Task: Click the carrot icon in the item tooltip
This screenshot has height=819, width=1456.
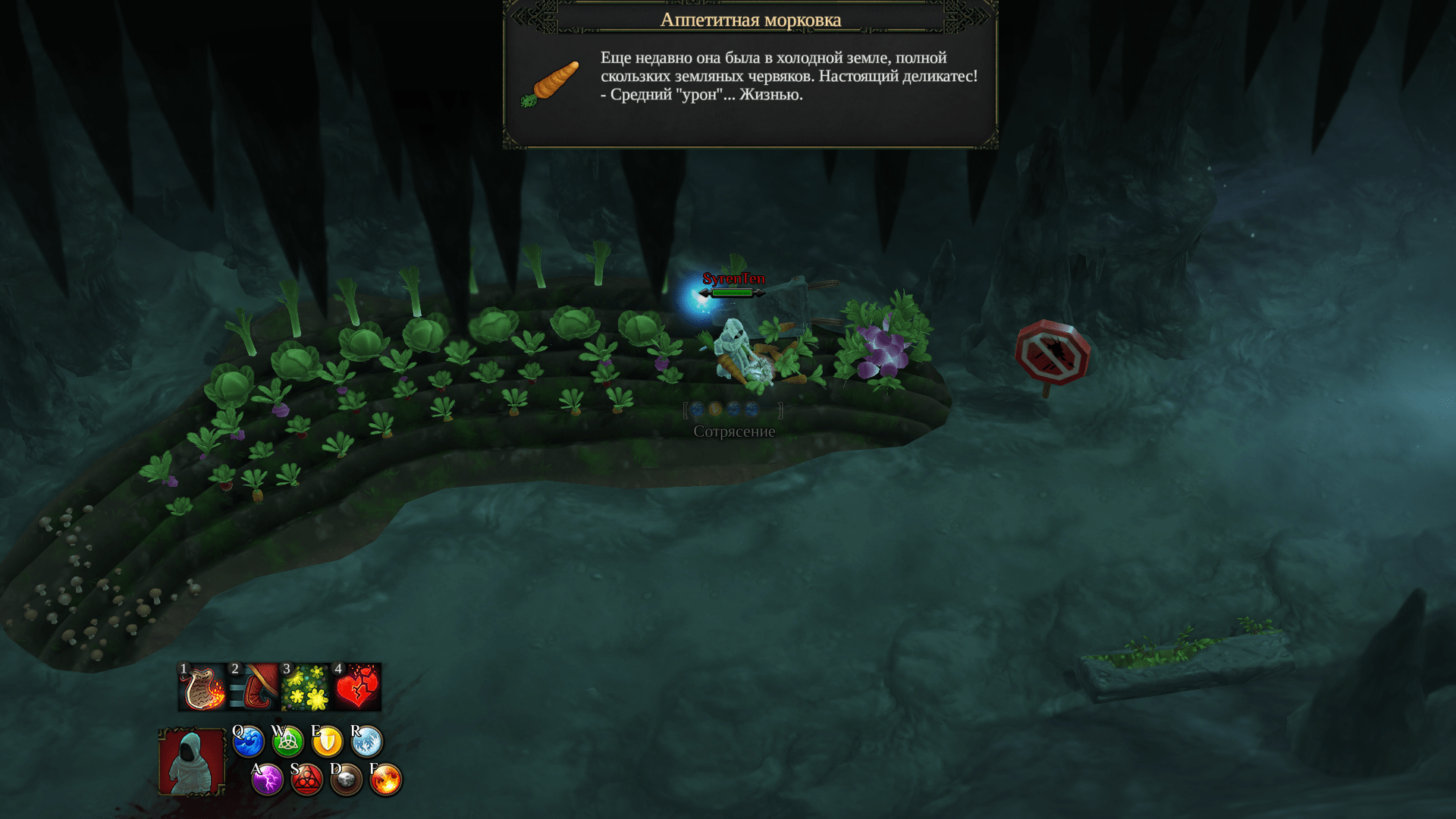Action: pyautogui.click(x=551, y=83)
